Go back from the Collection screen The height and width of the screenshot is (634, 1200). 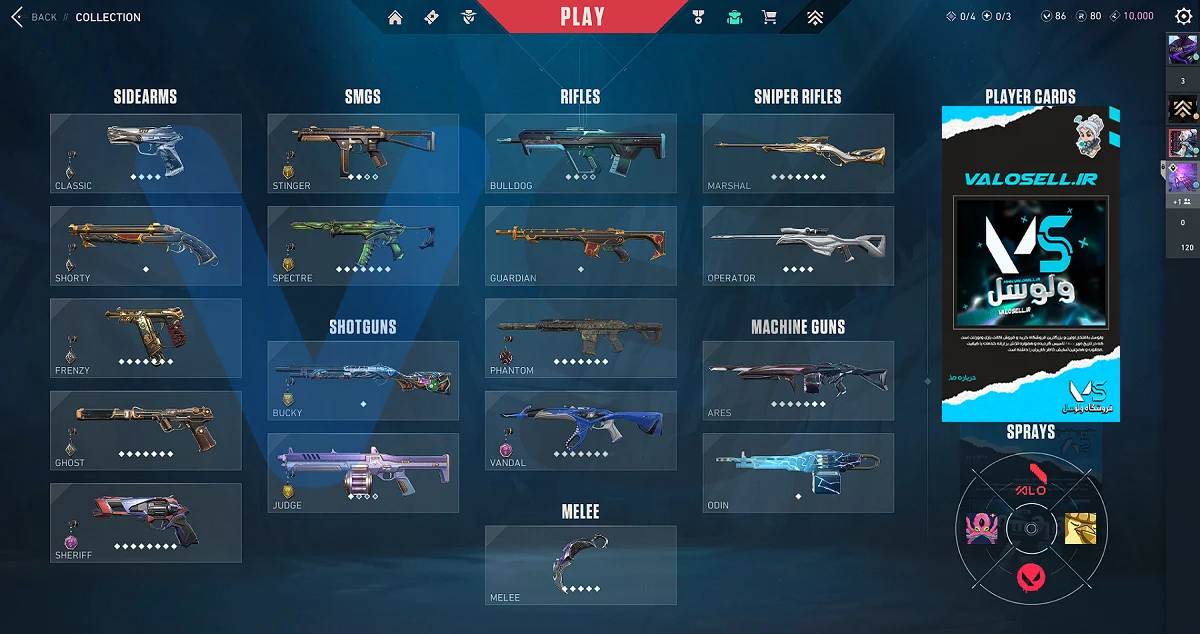[x=34, y=17]
